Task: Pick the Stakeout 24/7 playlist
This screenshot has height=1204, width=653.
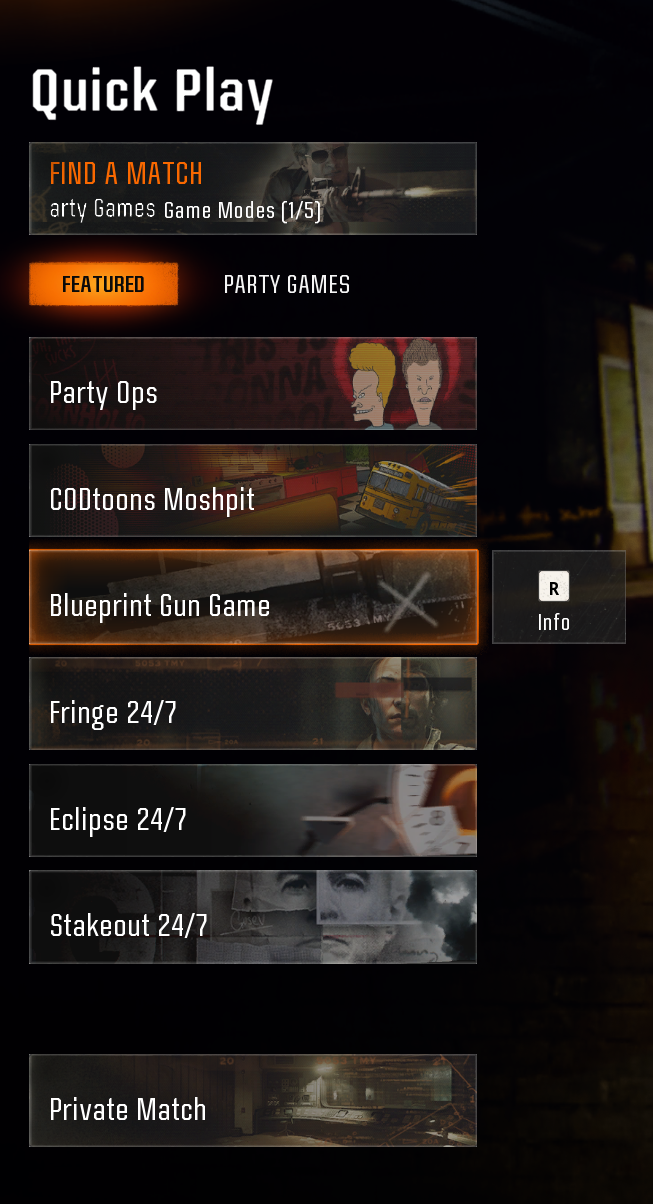Action: [x=252, y=917]
